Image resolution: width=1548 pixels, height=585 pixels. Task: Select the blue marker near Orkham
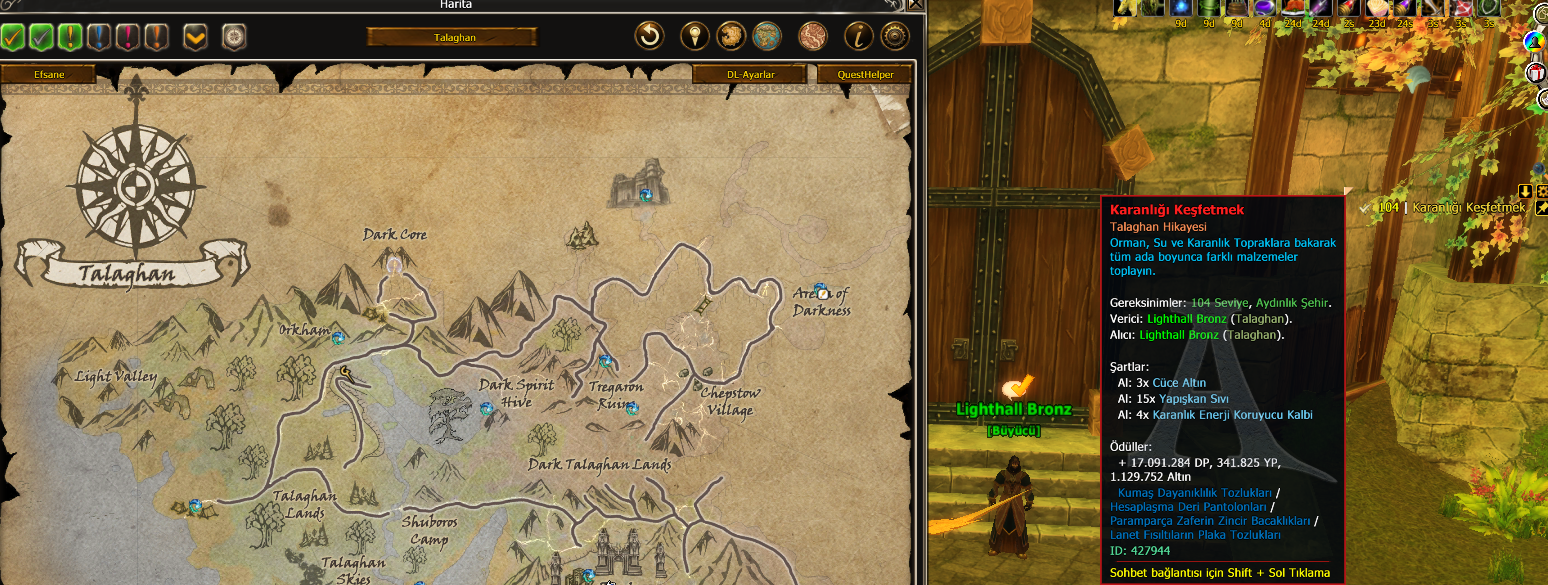(x=338, y=338)
